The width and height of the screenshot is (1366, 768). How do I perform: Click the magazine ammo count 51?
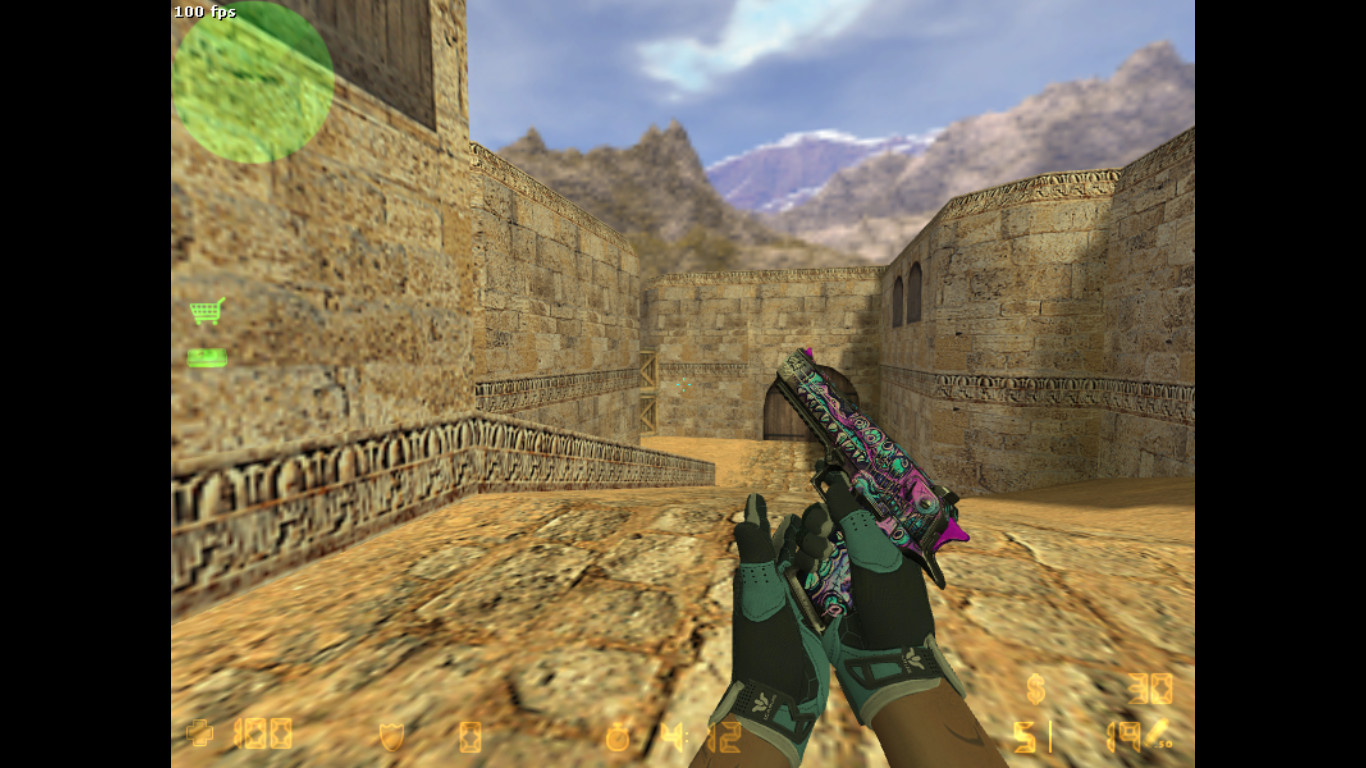coord(1032,736)
